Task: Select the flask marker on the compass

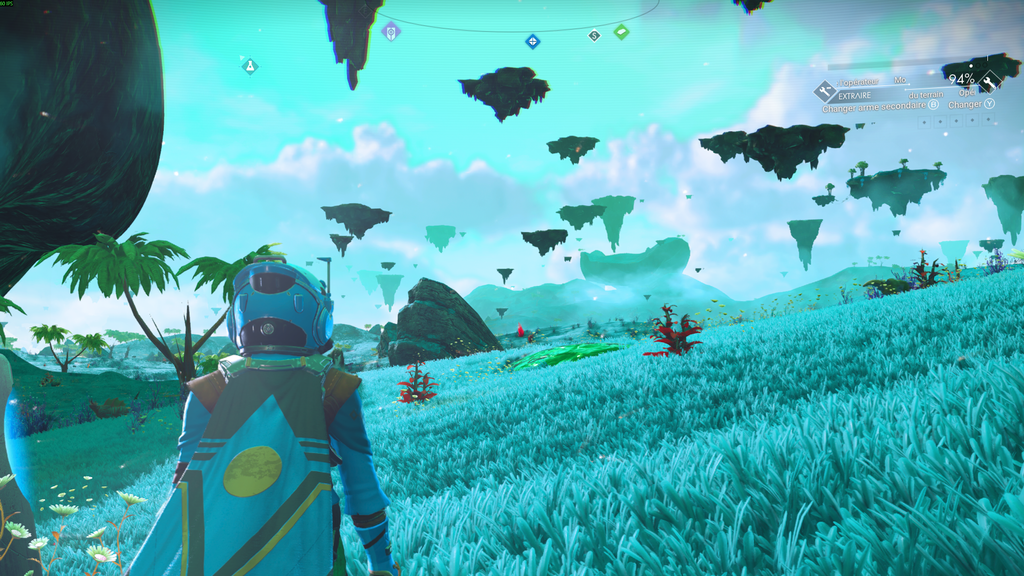Action: tap(249, 66)
